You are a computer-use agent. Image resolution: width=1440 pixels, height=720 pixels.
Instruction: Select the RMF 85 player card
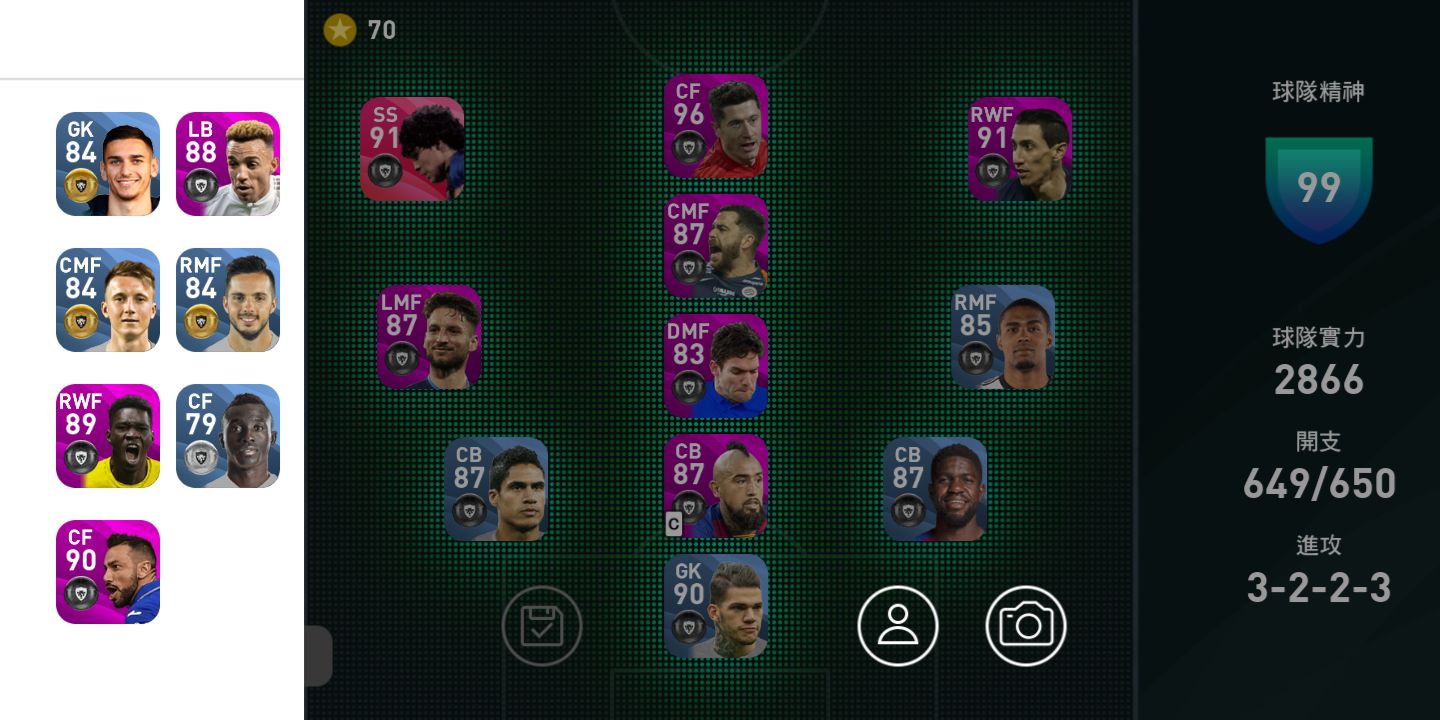click(x=1003, y=337)
